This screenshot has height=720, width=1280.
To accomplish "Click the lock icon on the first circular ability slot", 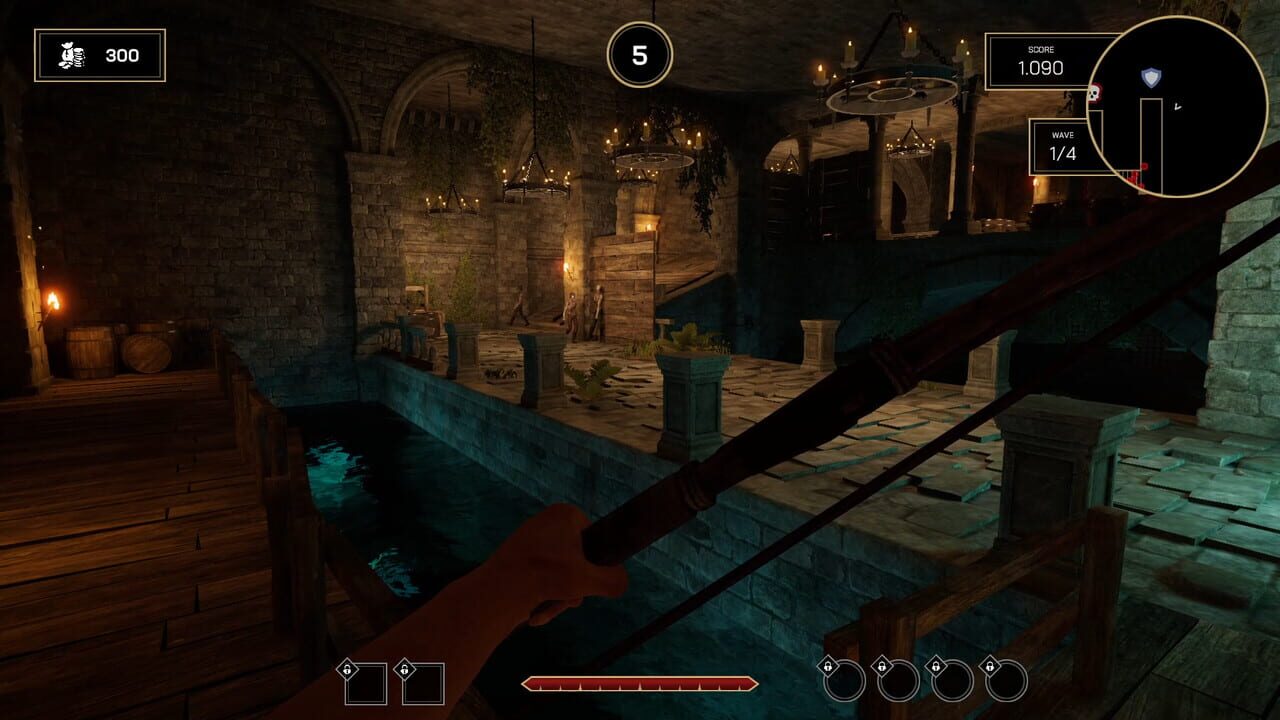I will pos(829,665).
